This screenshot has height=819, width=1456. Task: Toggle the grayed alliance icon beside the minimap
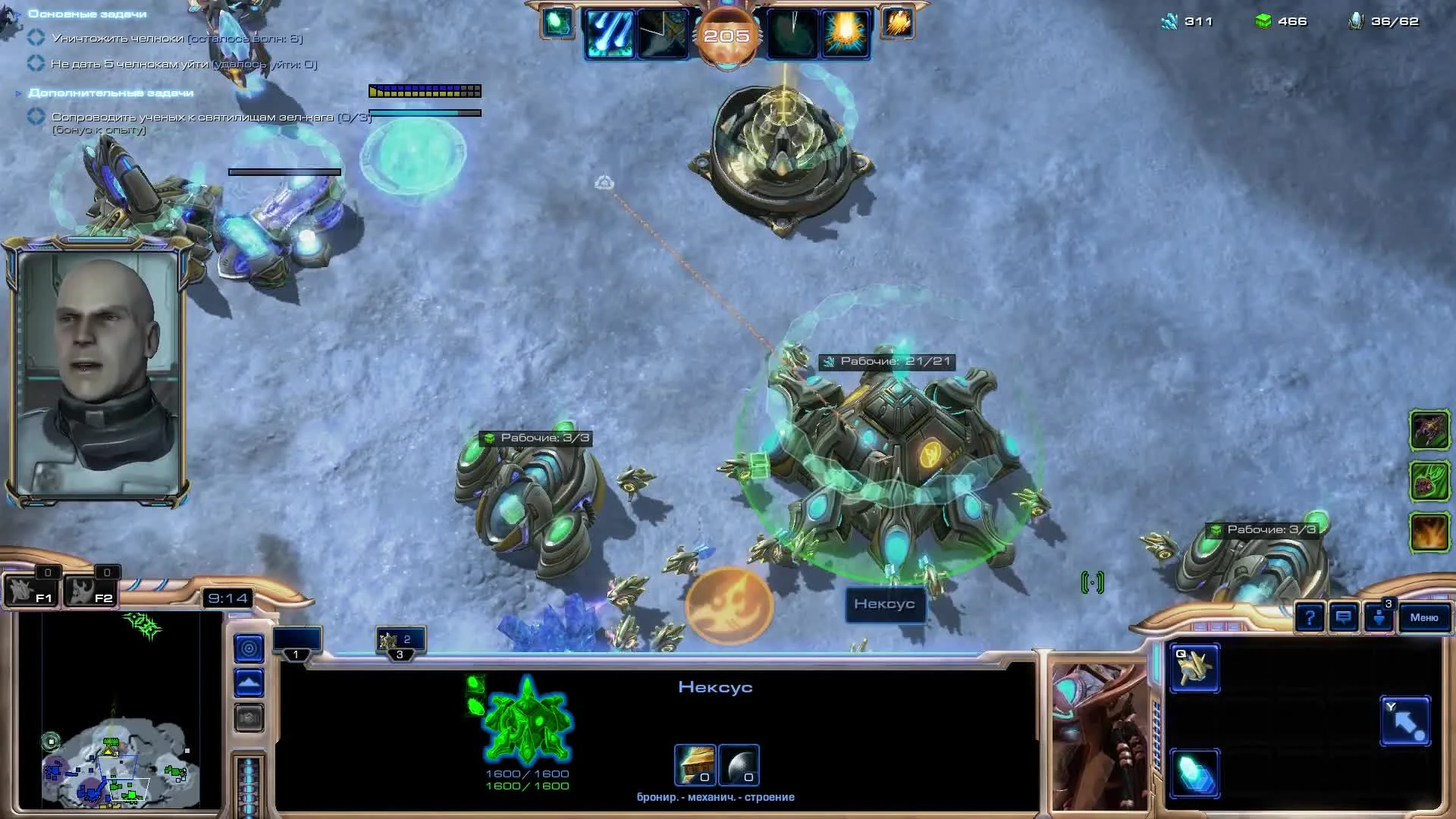click(248, 718)
